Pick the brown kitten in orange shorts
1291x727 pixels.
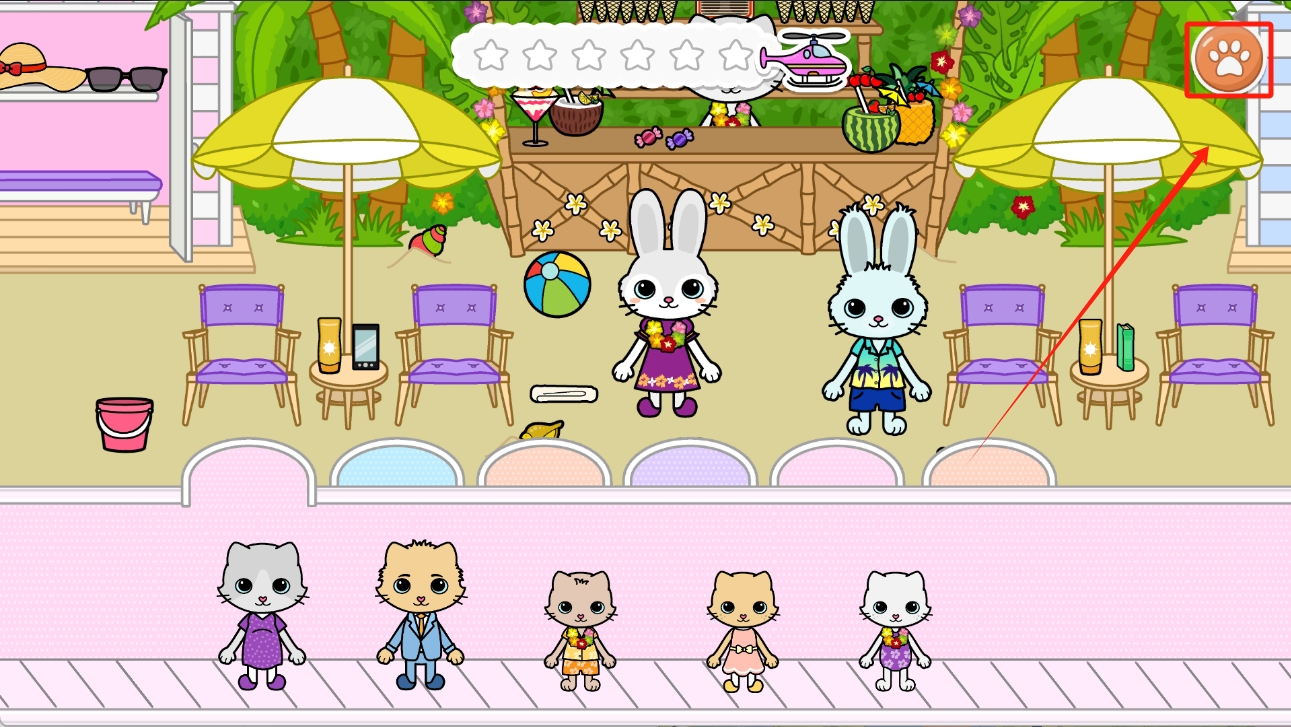pyautogui.click(x=580, y=630)
